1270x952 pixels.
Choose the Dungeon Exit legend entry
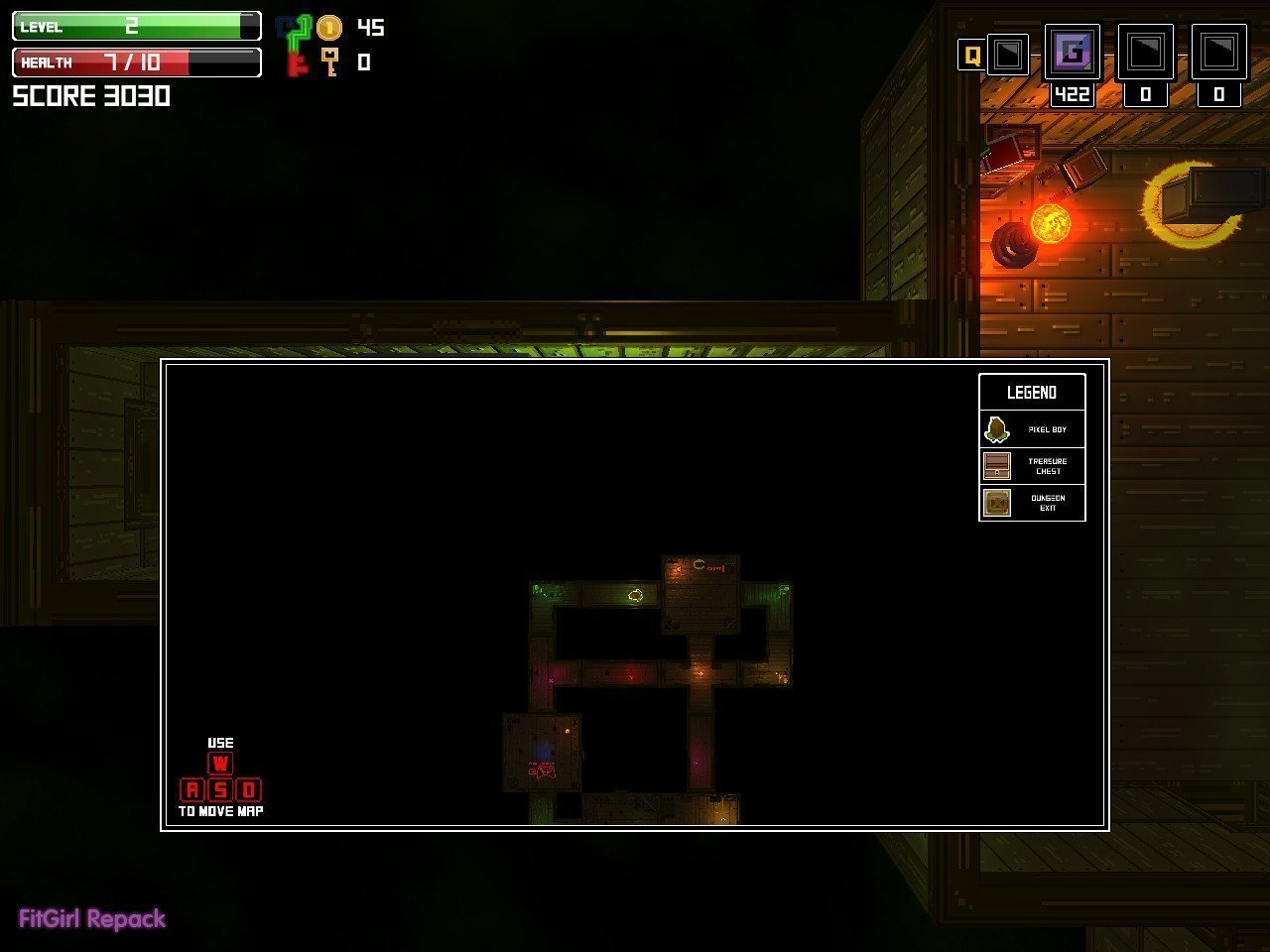pos(1032,503)
